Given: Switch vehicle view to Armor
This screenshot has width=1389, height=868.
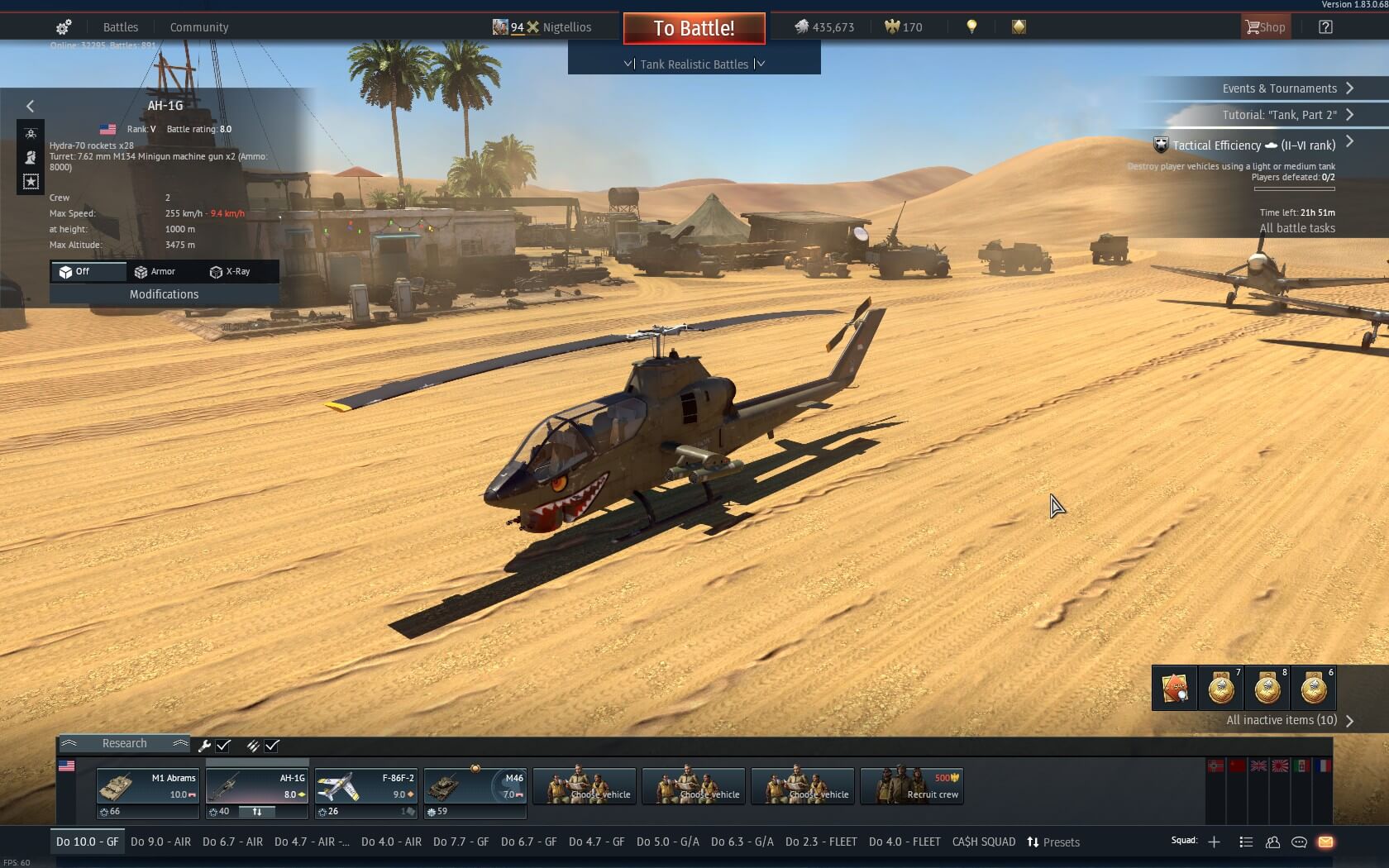Looking at the screenshot, I should pyautogui.click(x=155, y=271).
